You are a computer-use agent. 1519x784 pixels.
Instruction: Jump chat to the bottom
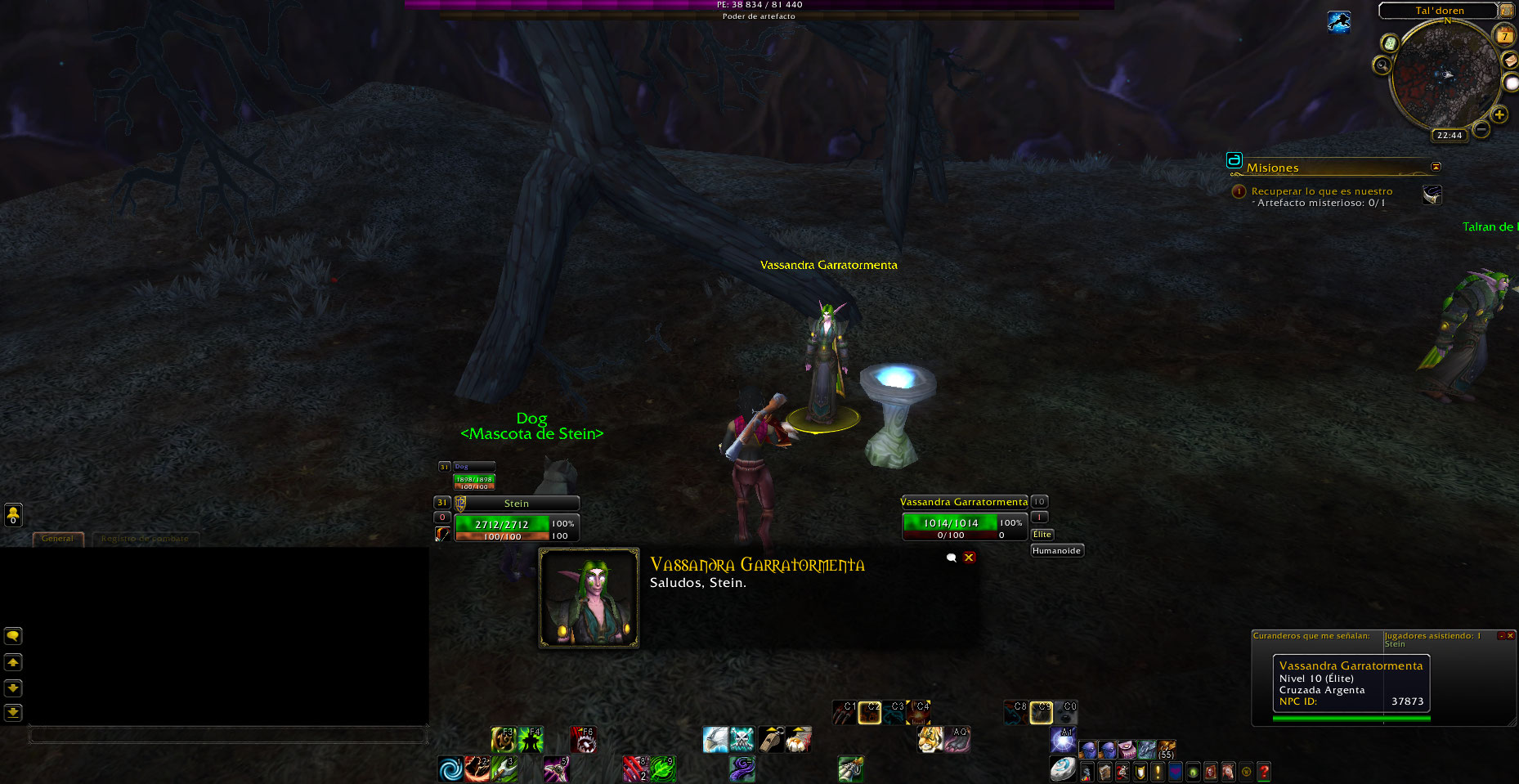pyautogui.click(x=13, y=713)
